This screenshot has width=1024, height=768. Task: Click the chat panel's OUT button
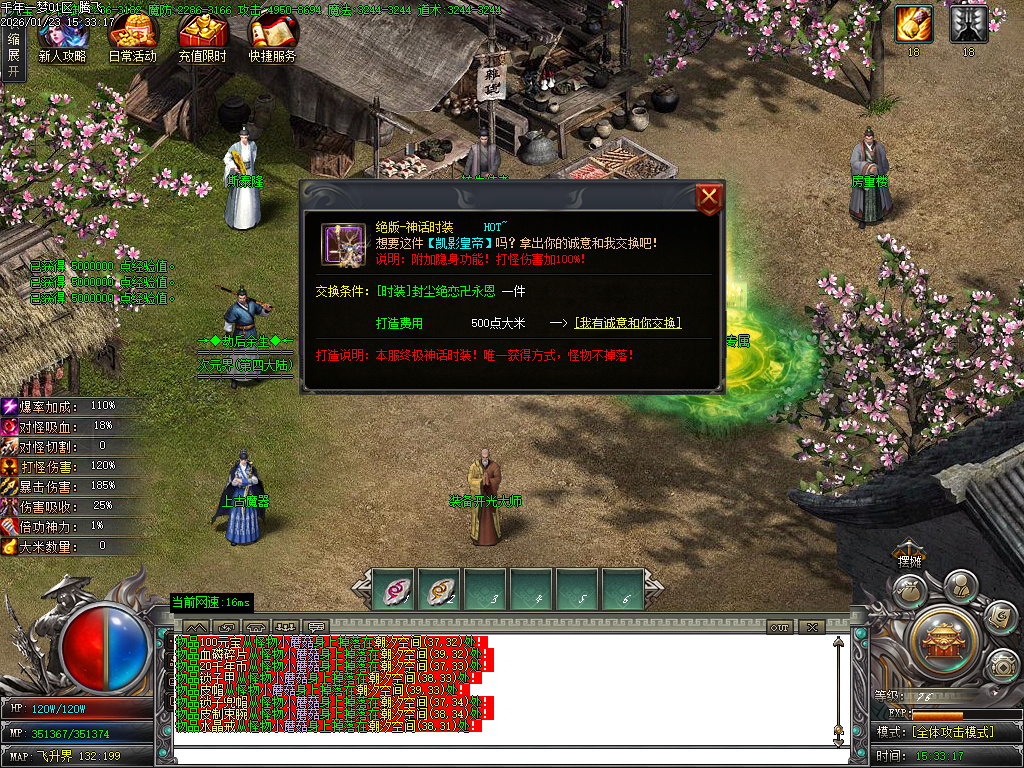click(x=780, y=627)
